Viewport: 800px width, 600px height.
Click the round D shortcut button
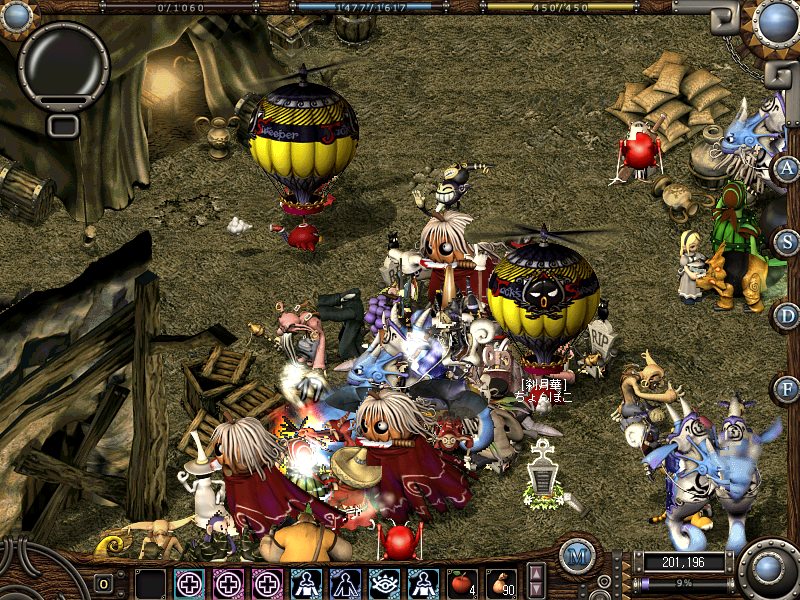coord(786,315)
